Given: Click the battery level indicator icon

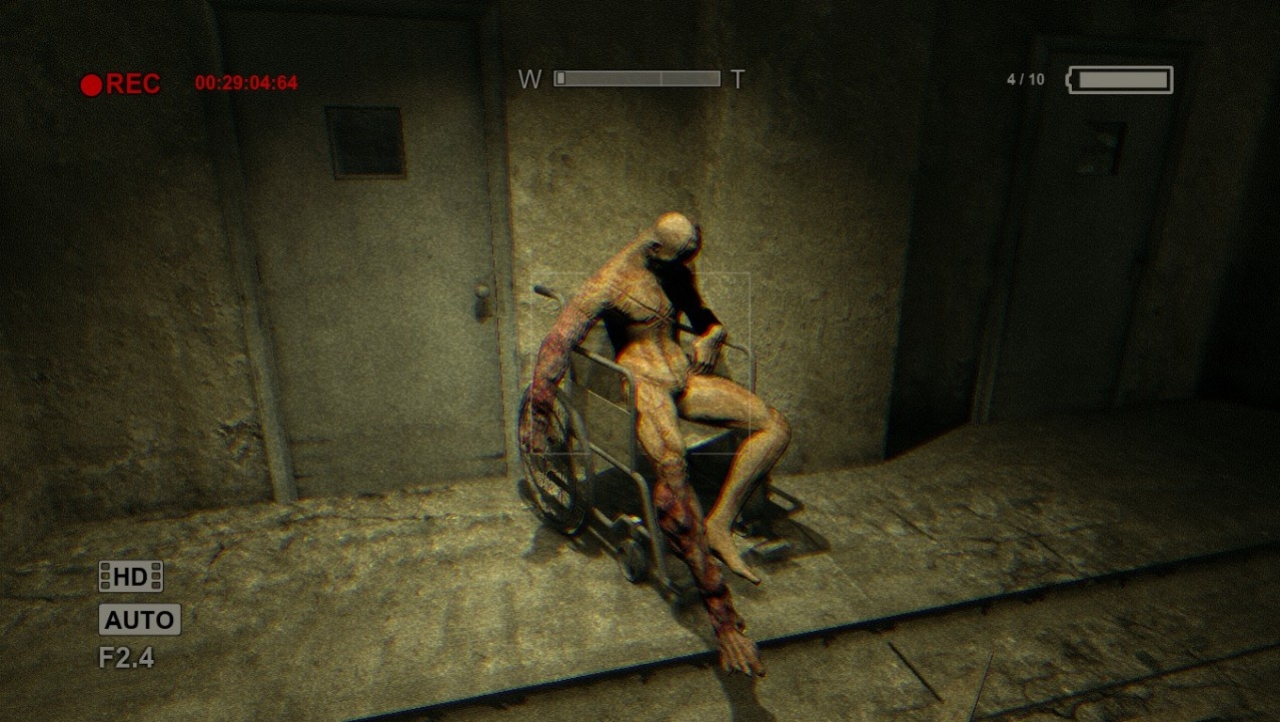Looking at the screenshot, I should click(x=1119, y=80).
